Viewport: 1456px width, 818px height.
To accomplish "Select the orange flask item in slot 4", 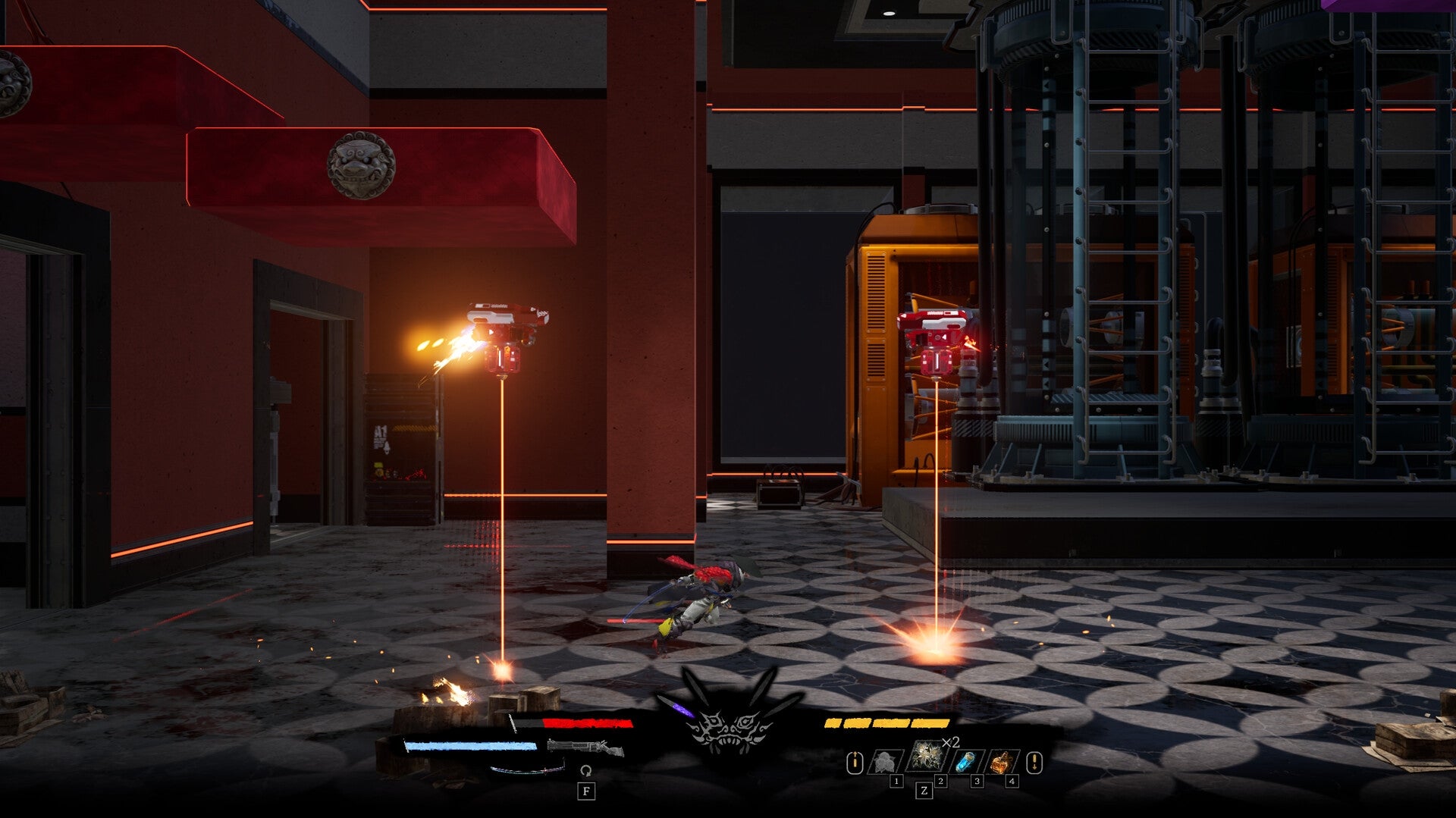I will pos(1002,761).
